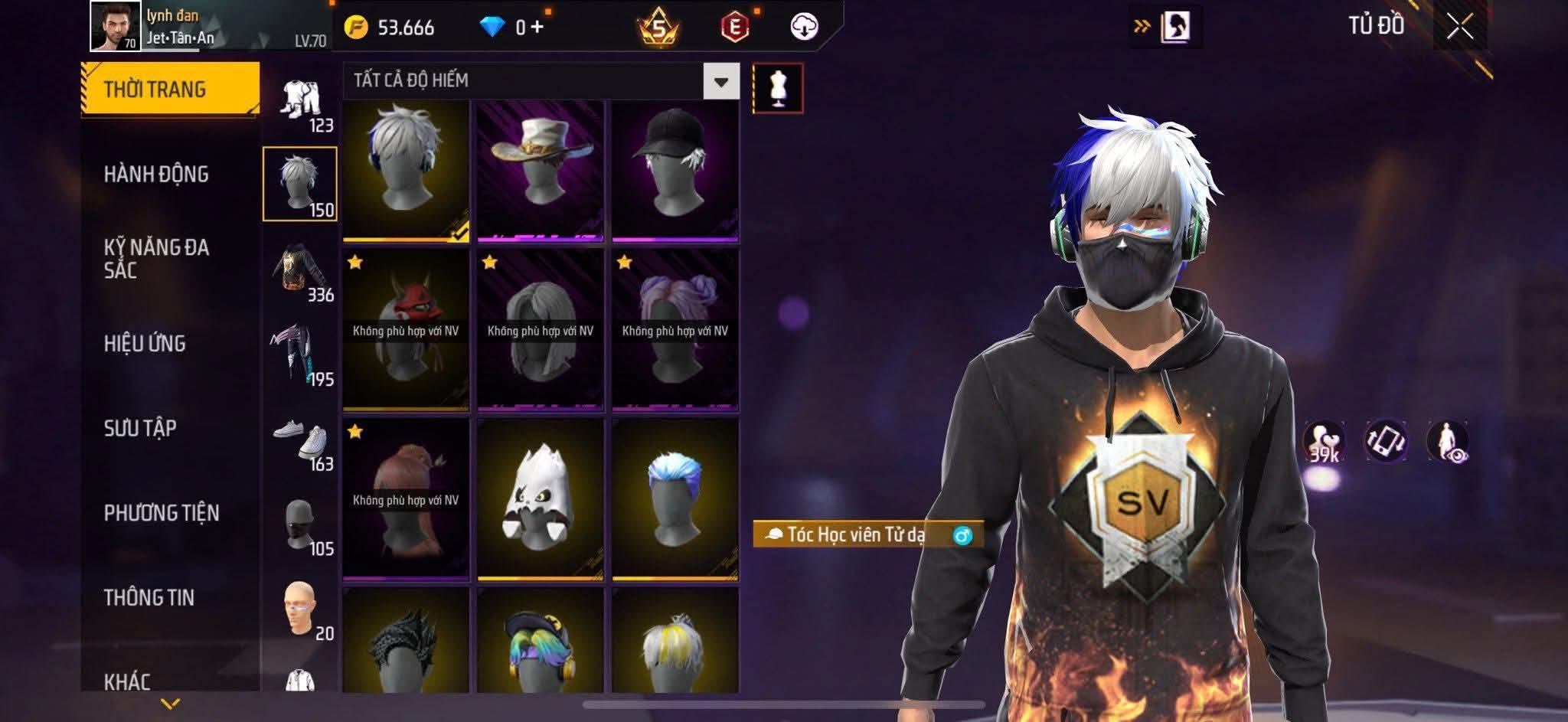
Task: Switch to Kỹ Năng Đa Sắc tab
Action: coord(156,259)
